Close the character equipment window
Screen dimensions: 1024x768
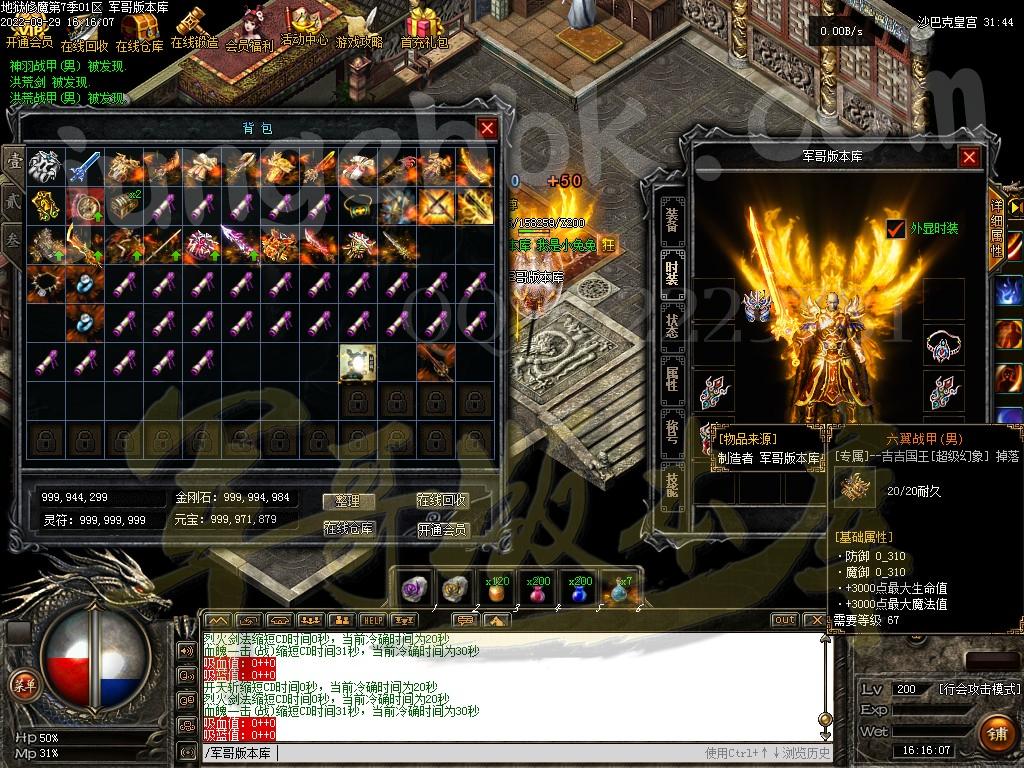pyautogui.click(x=969, y=157)
